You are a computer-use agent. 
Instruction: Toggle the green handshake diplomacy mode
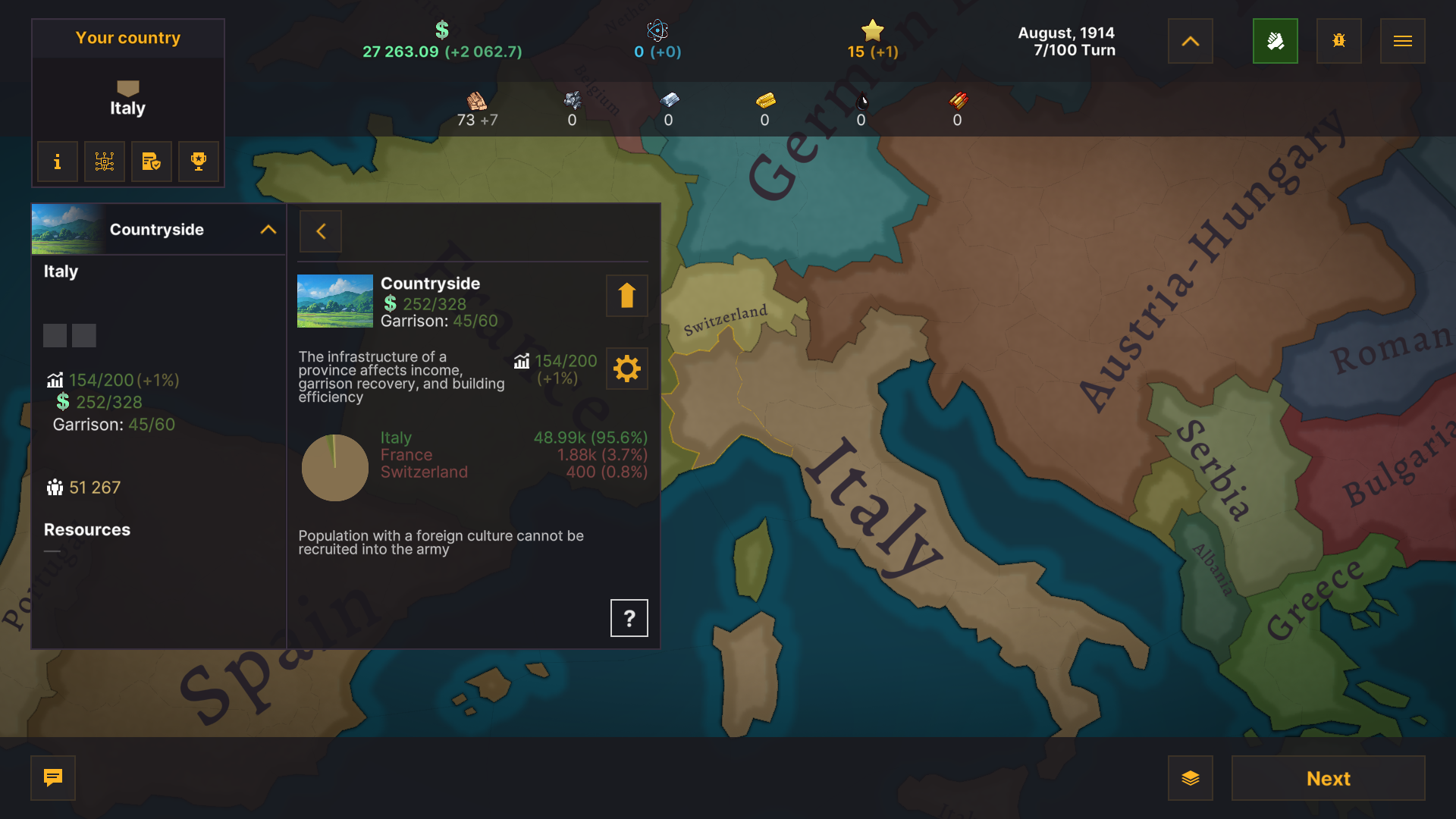(x=1276, y=41)
